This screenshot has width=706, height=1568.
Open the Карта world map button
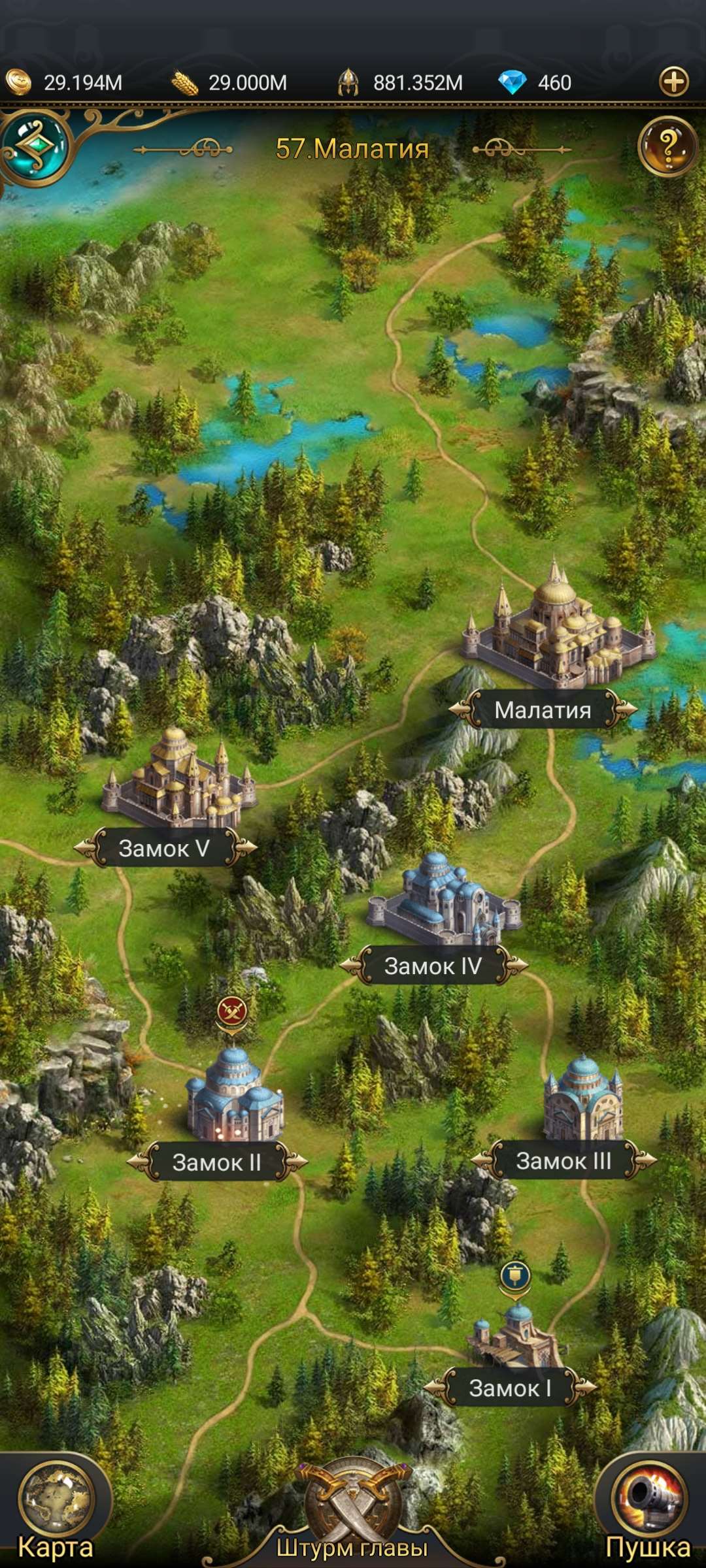coord(56,1506)
